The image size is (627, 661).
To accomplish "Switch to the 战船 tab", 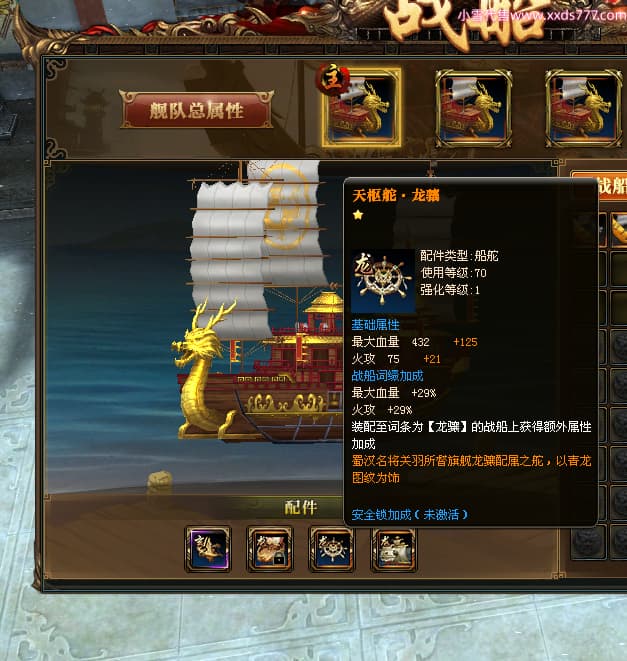I will coord(608,186).
